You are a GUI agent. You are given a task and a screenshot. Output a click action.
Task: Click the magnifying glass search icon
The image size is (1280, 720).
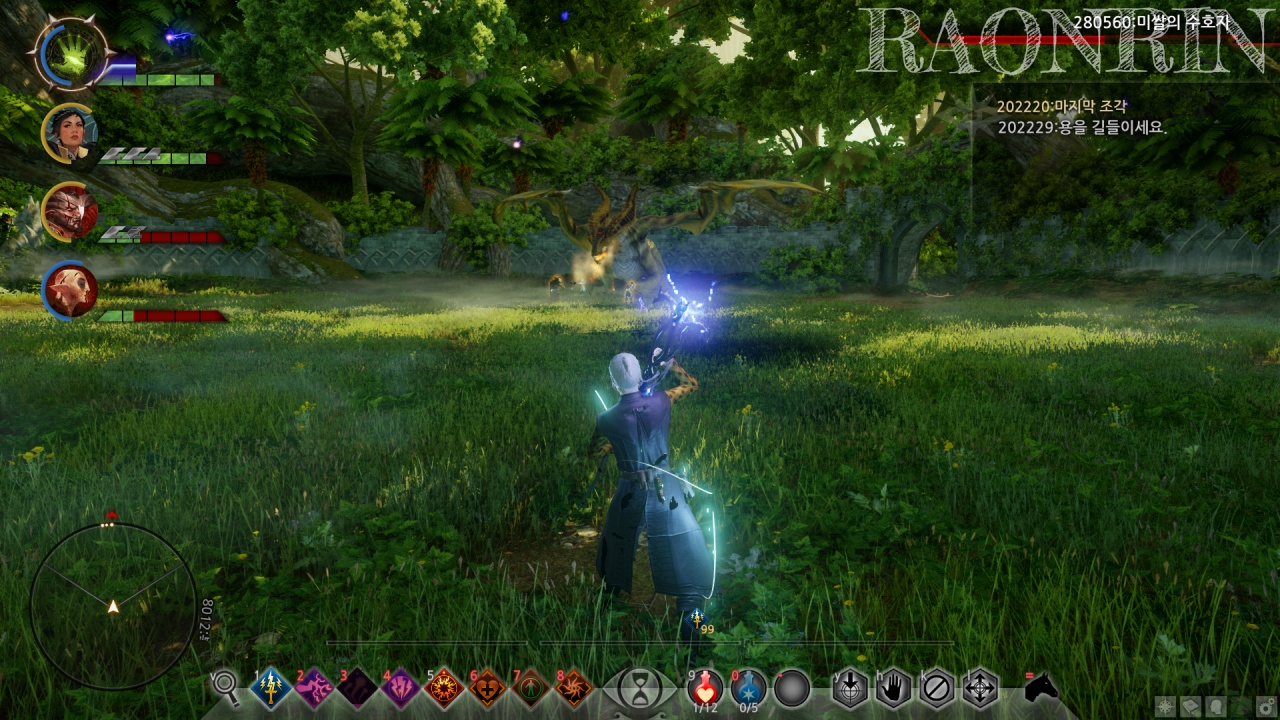click(x=226, y=686)
